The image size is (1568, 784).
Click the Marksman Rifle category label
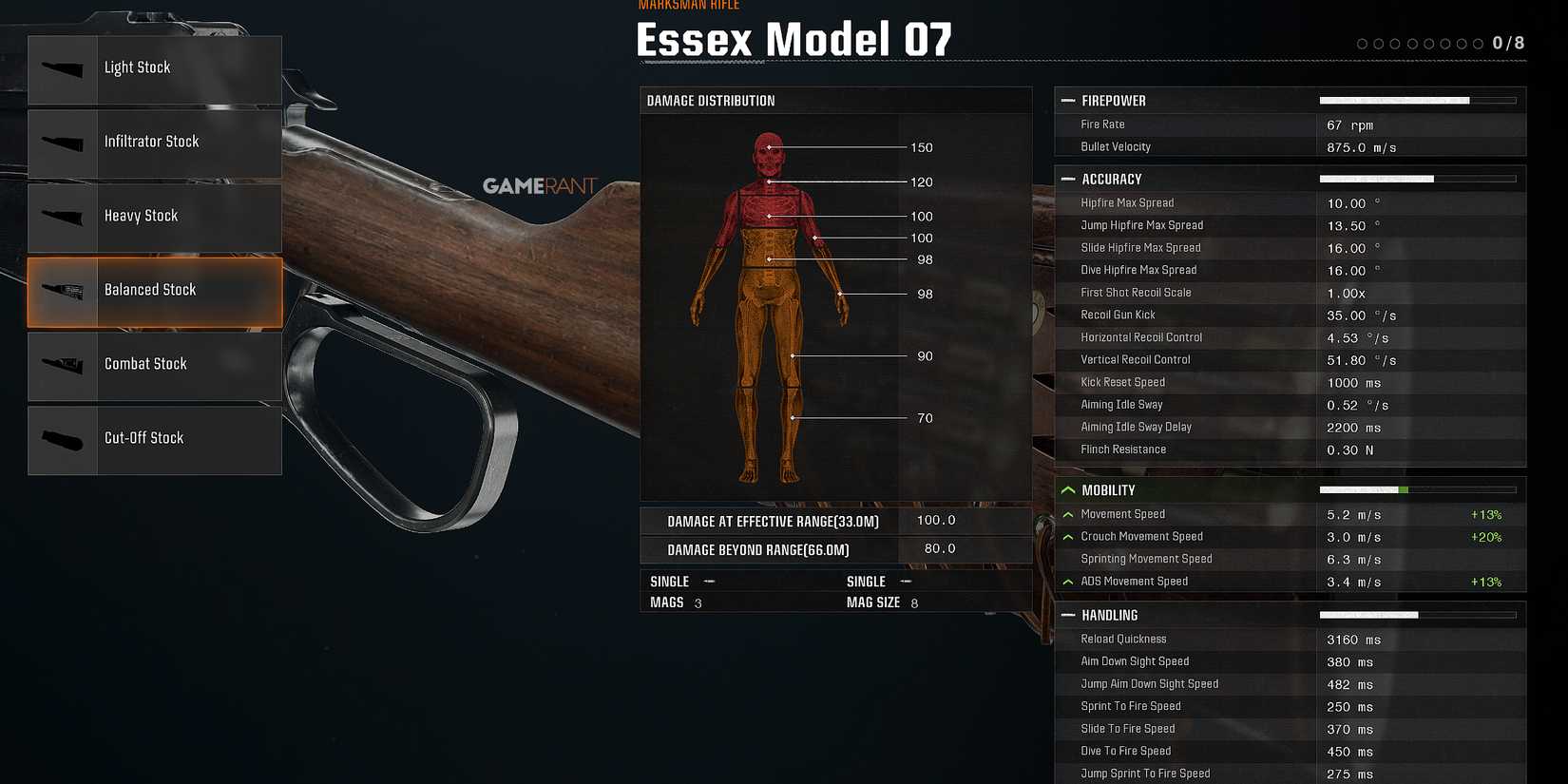click(688, 6)
